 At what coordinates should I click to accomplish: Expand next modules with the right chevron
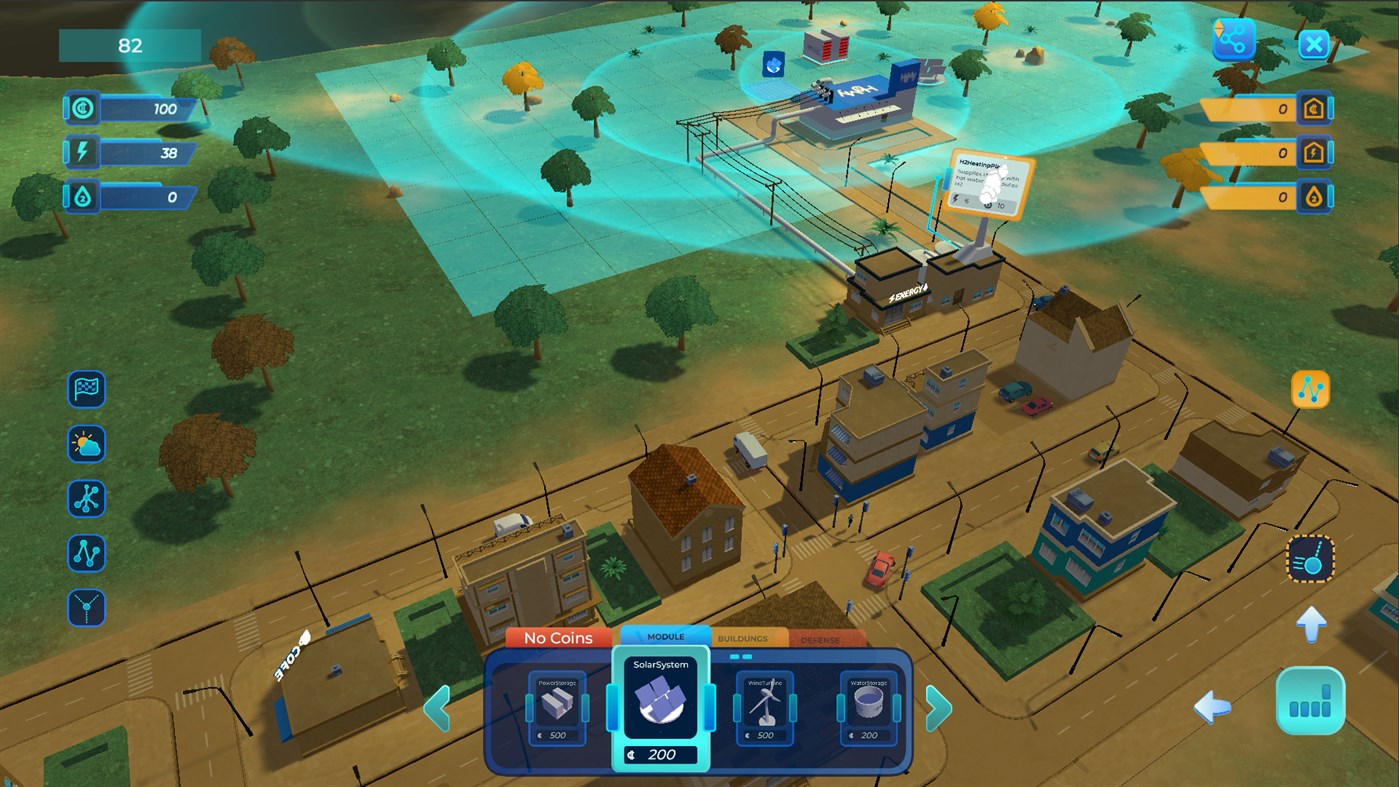[x=937, y=707]
